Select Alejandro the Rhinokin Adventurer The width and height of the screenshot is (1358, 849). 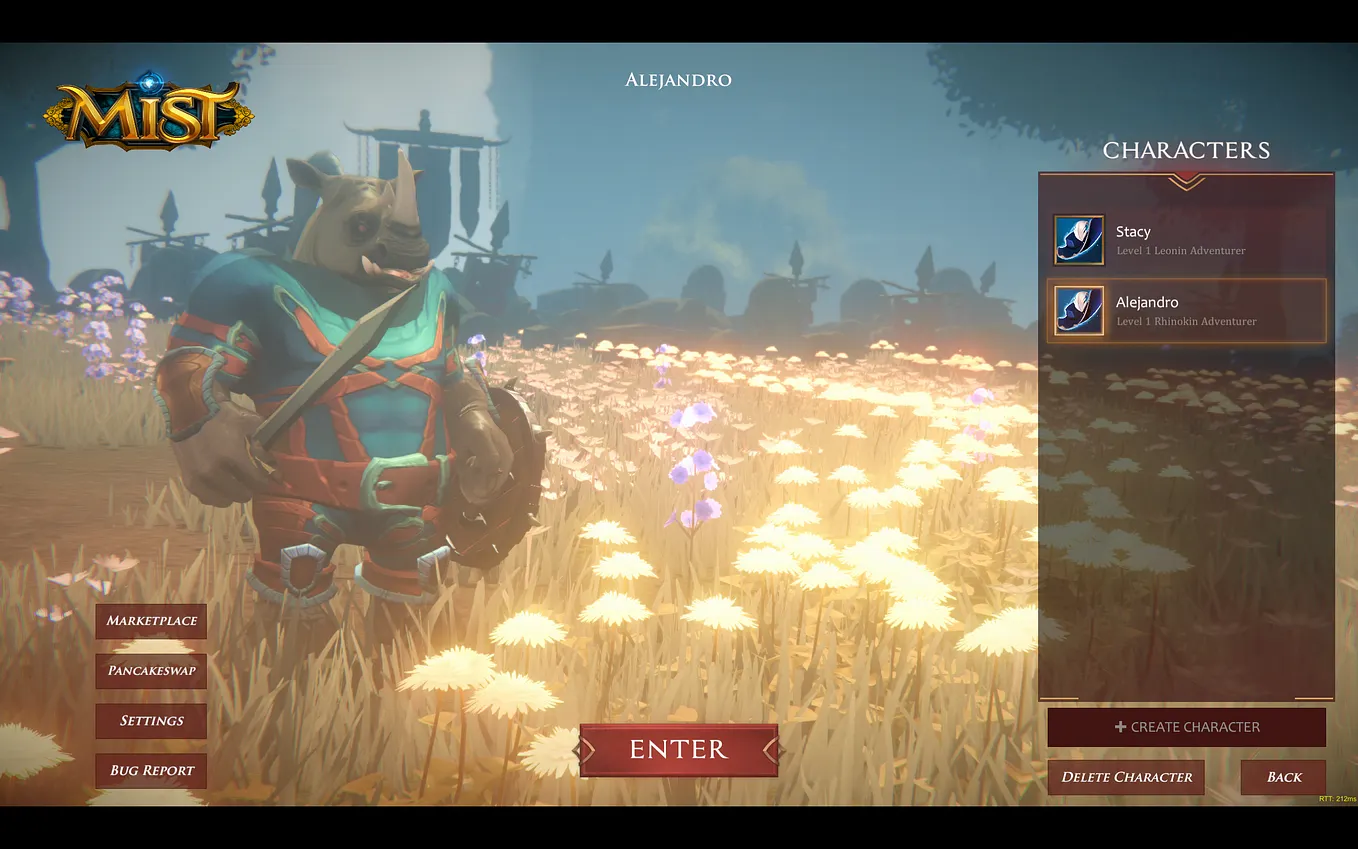[1186, 311]
